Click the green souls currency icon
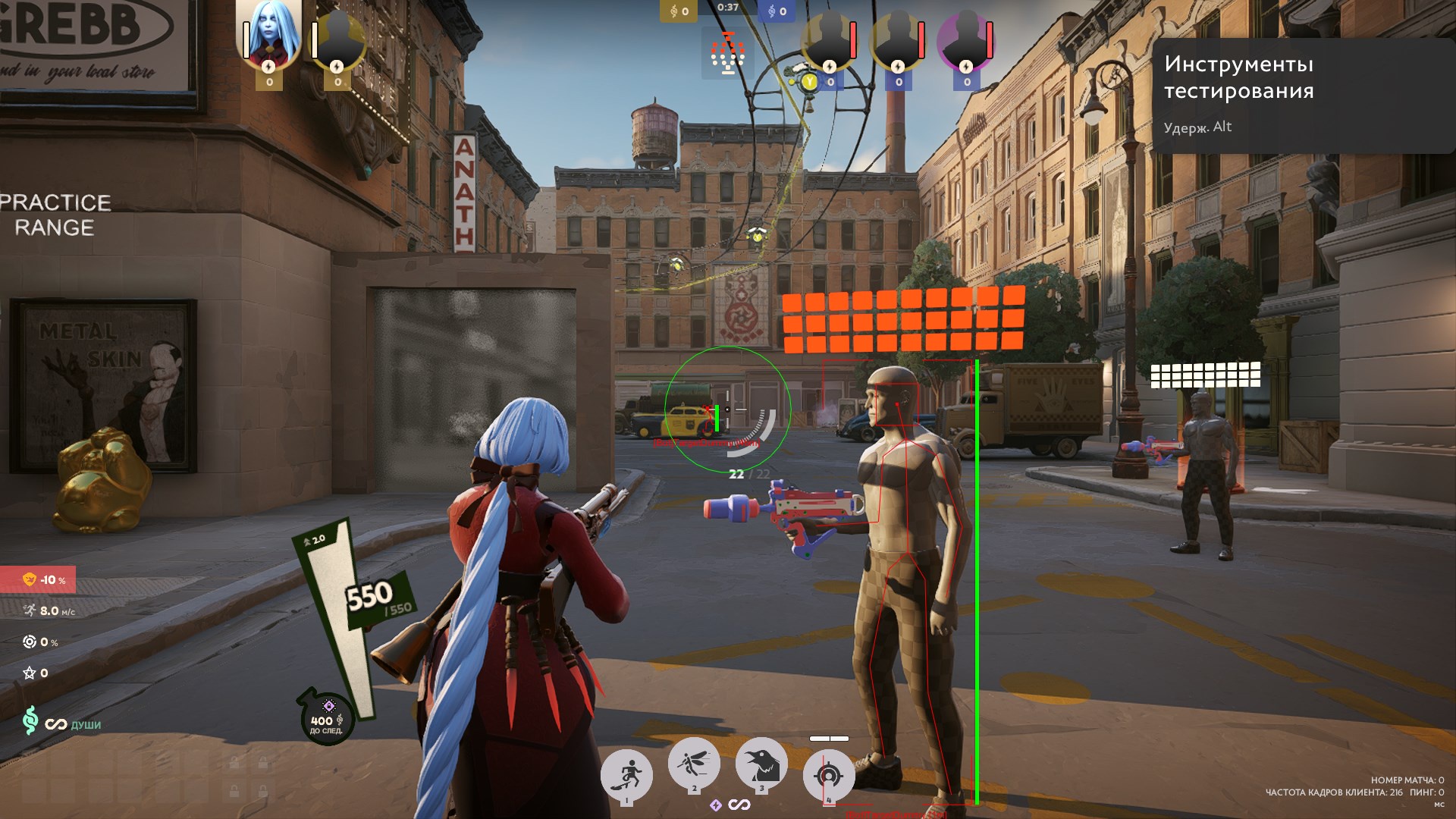 click(30, 720)
